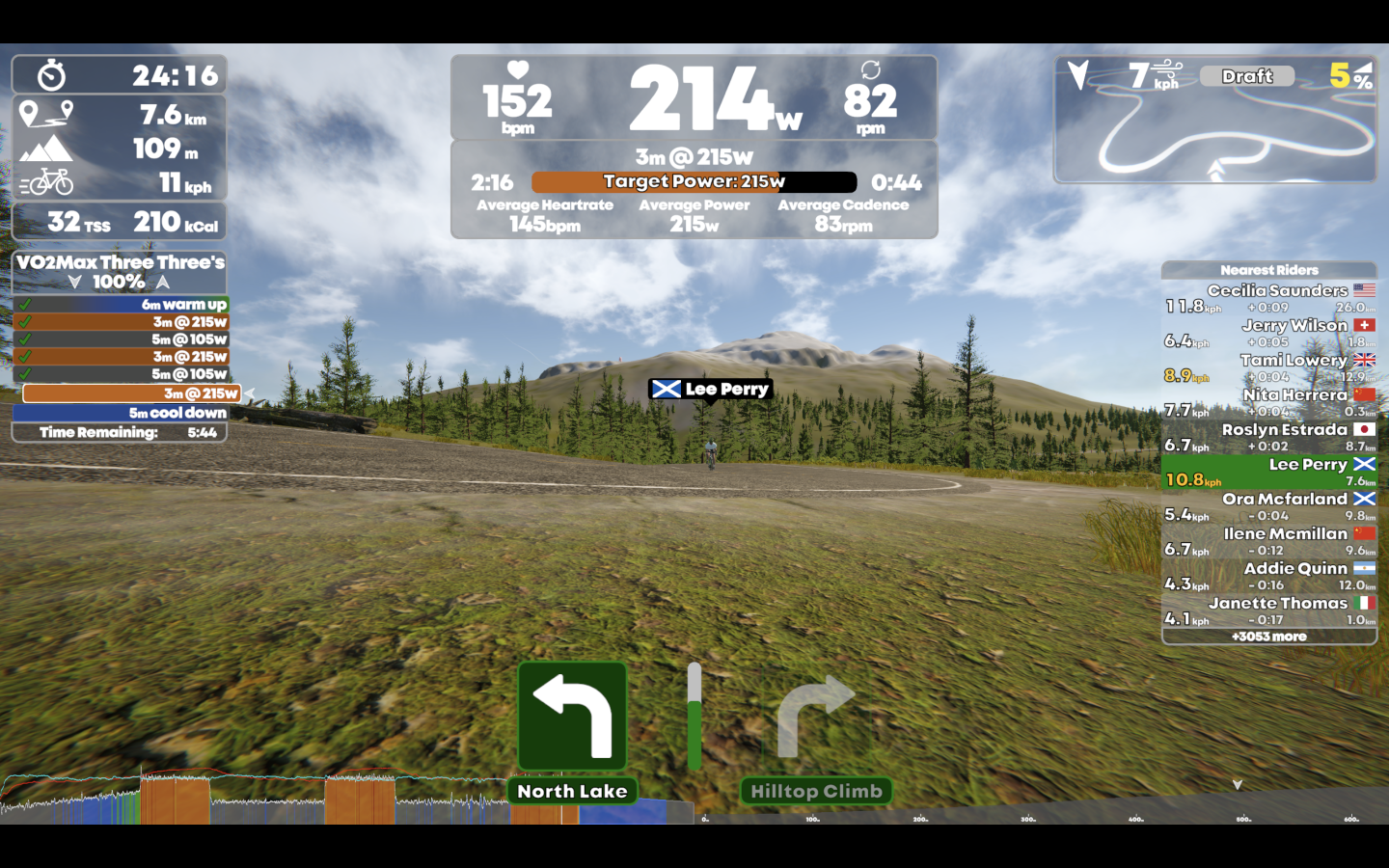This screenshot has width=1389, height=868.
Task: Decrease workout intensity with the down arrow
Action: coord(75,283)
